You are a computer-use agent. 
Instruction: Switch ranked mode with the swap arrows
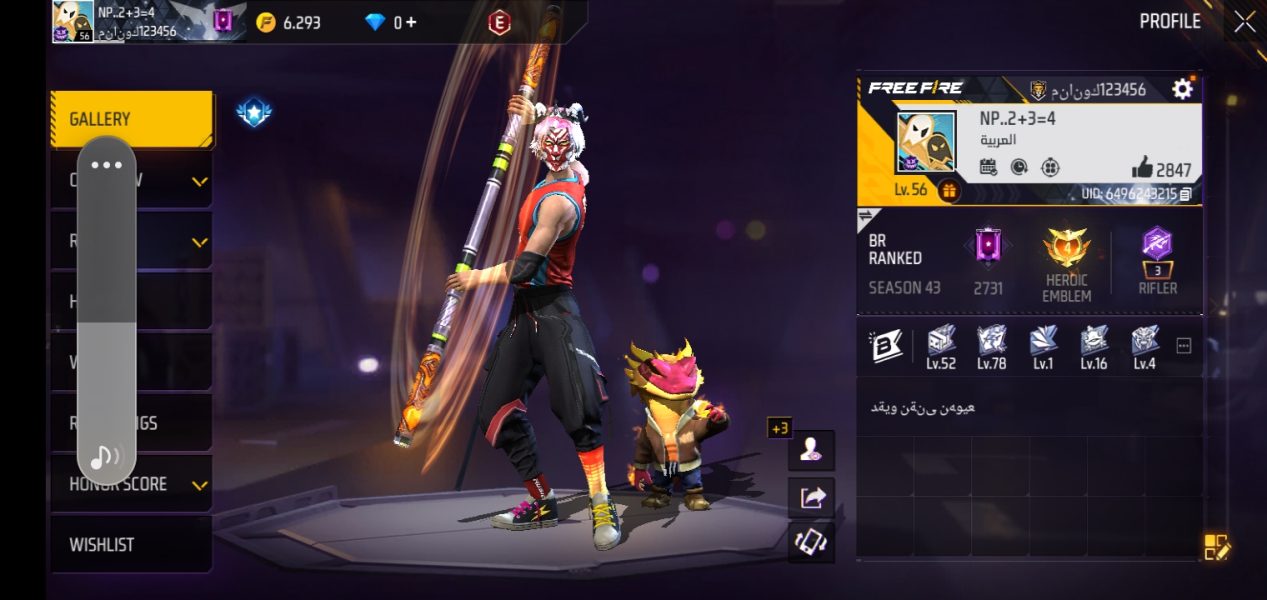[x=867, y=217]
